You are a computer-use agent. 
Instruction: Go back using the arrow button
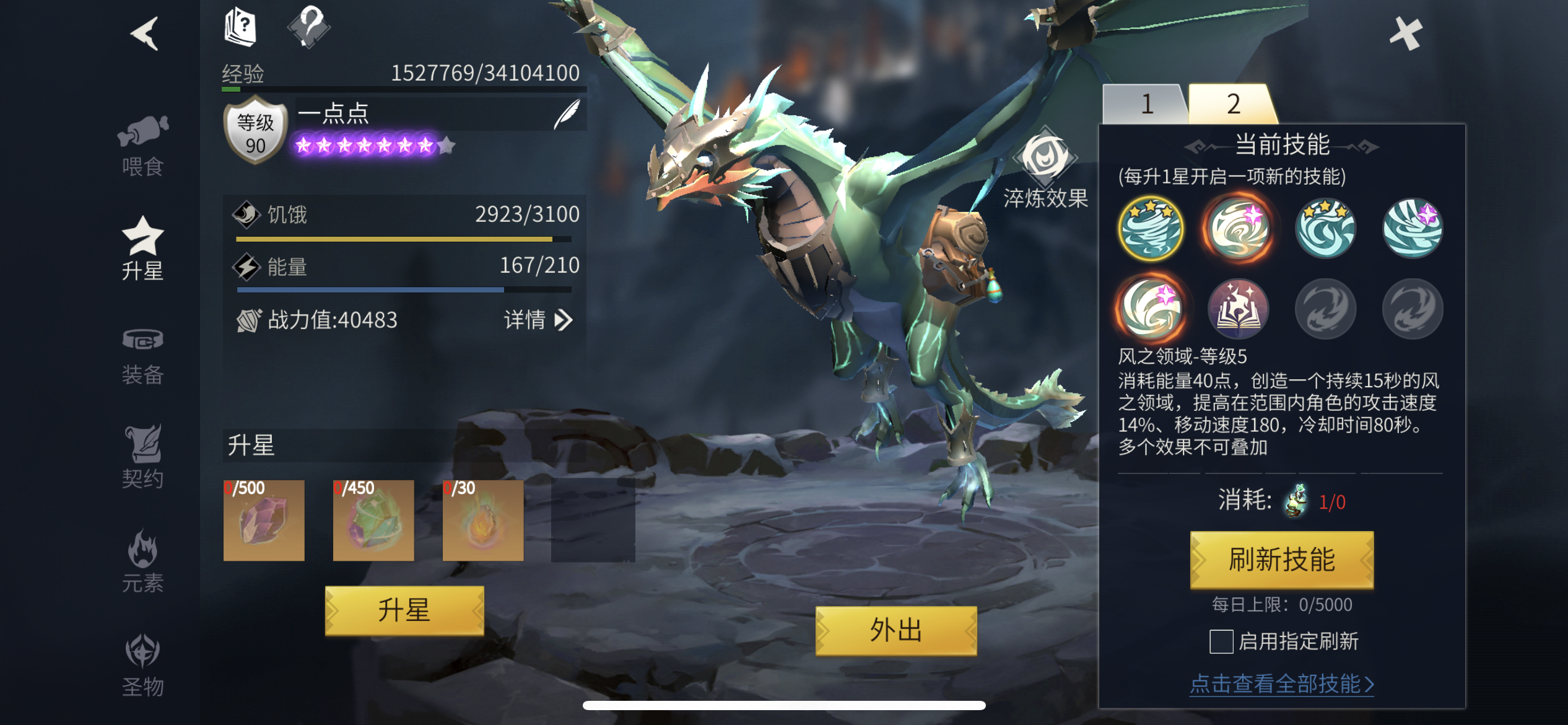[x=145, y=33]
